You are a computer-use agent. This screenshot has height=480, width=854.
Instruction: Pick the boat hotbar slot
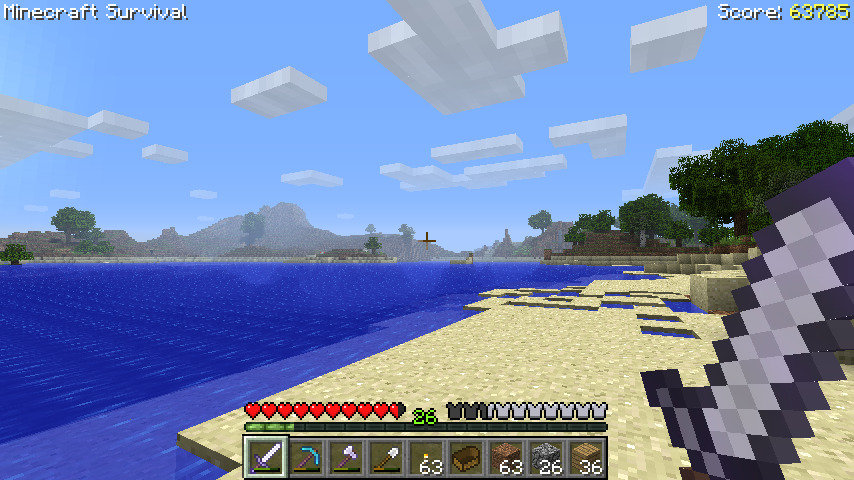[466, 458]
